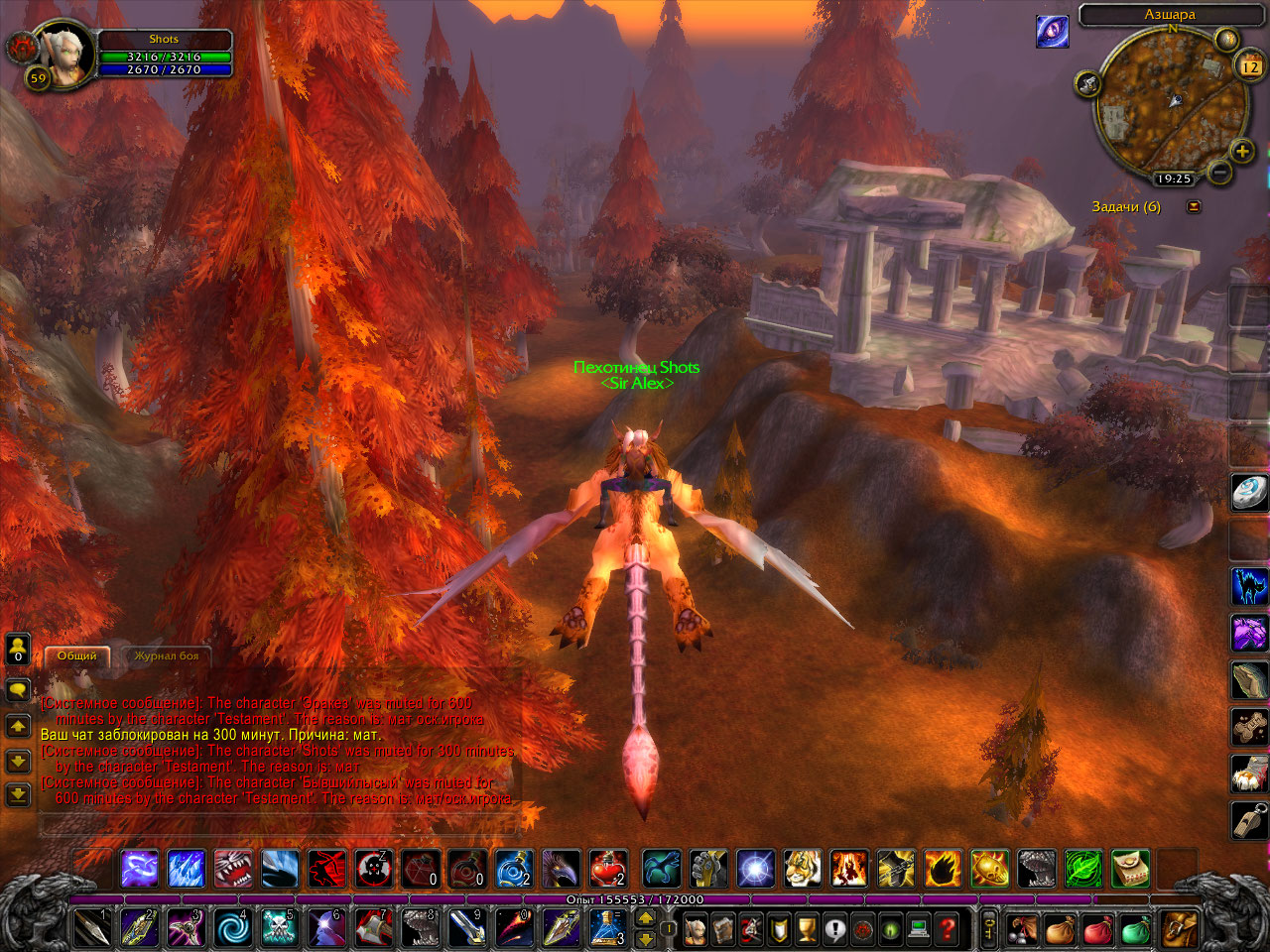Viewport: 1270px width, 952px height.
Task: Use the tiger head ability
Action: tap(802, 869)
